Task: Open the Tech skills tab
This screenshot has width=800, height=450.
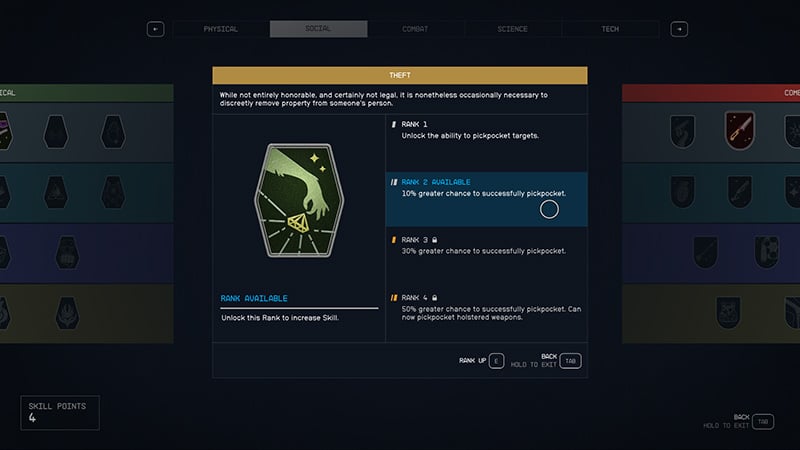Action: pyautogui.click(x=610, y=29)
